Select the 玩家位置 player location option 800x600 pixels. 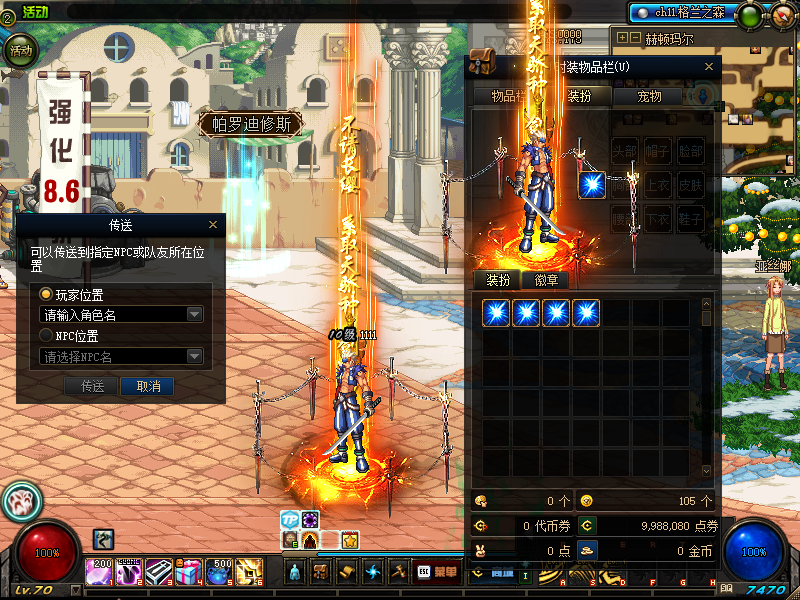(x=46, y=295)
